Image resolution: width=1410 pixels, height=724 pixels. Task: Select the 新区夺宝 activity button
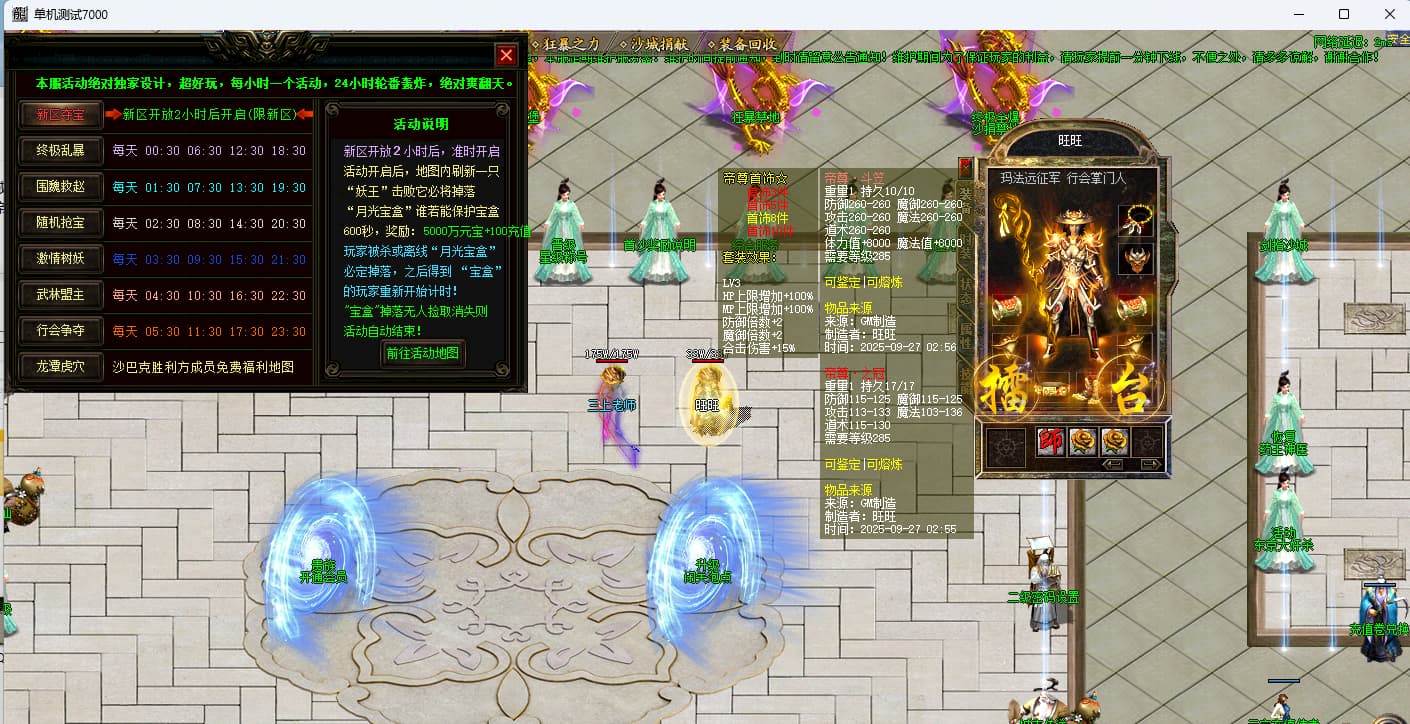[61, 115]
